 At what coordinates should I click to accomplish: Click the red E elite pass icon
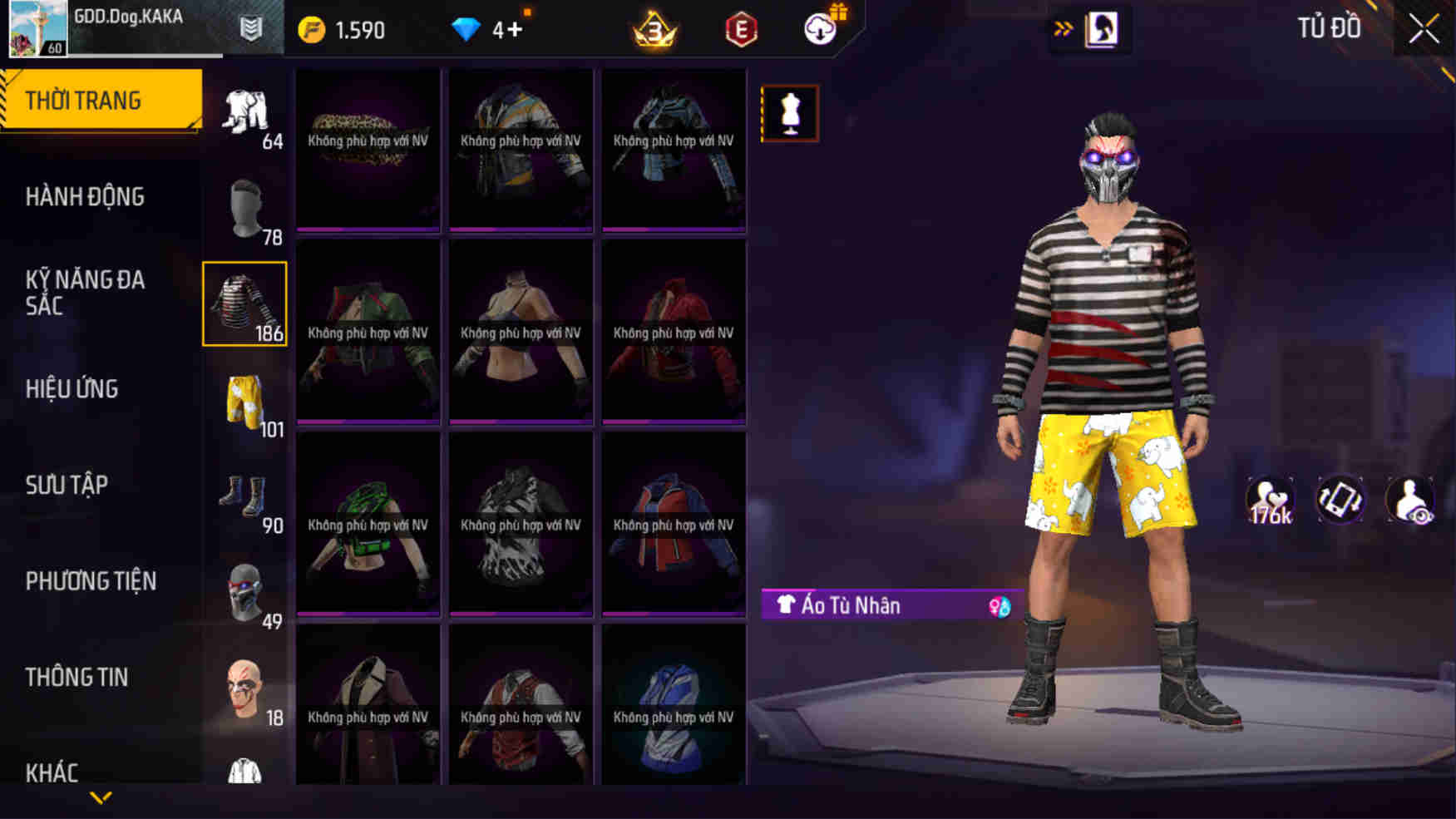point(743,27)
